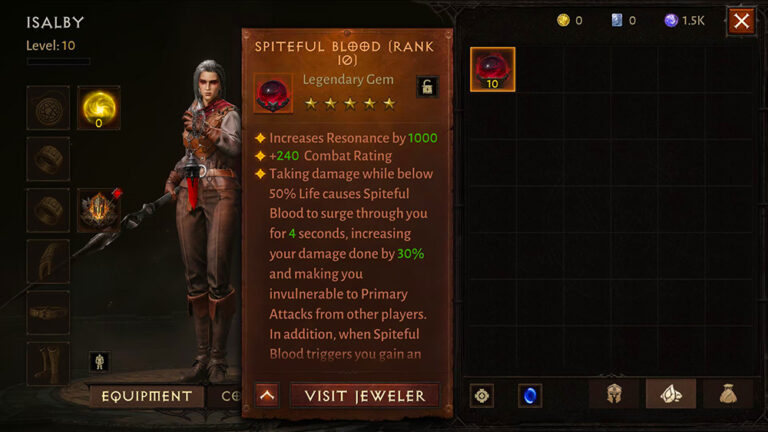Close the inventory with the X button
Viewport: 768px width, 432px height.
coord(741,21)
